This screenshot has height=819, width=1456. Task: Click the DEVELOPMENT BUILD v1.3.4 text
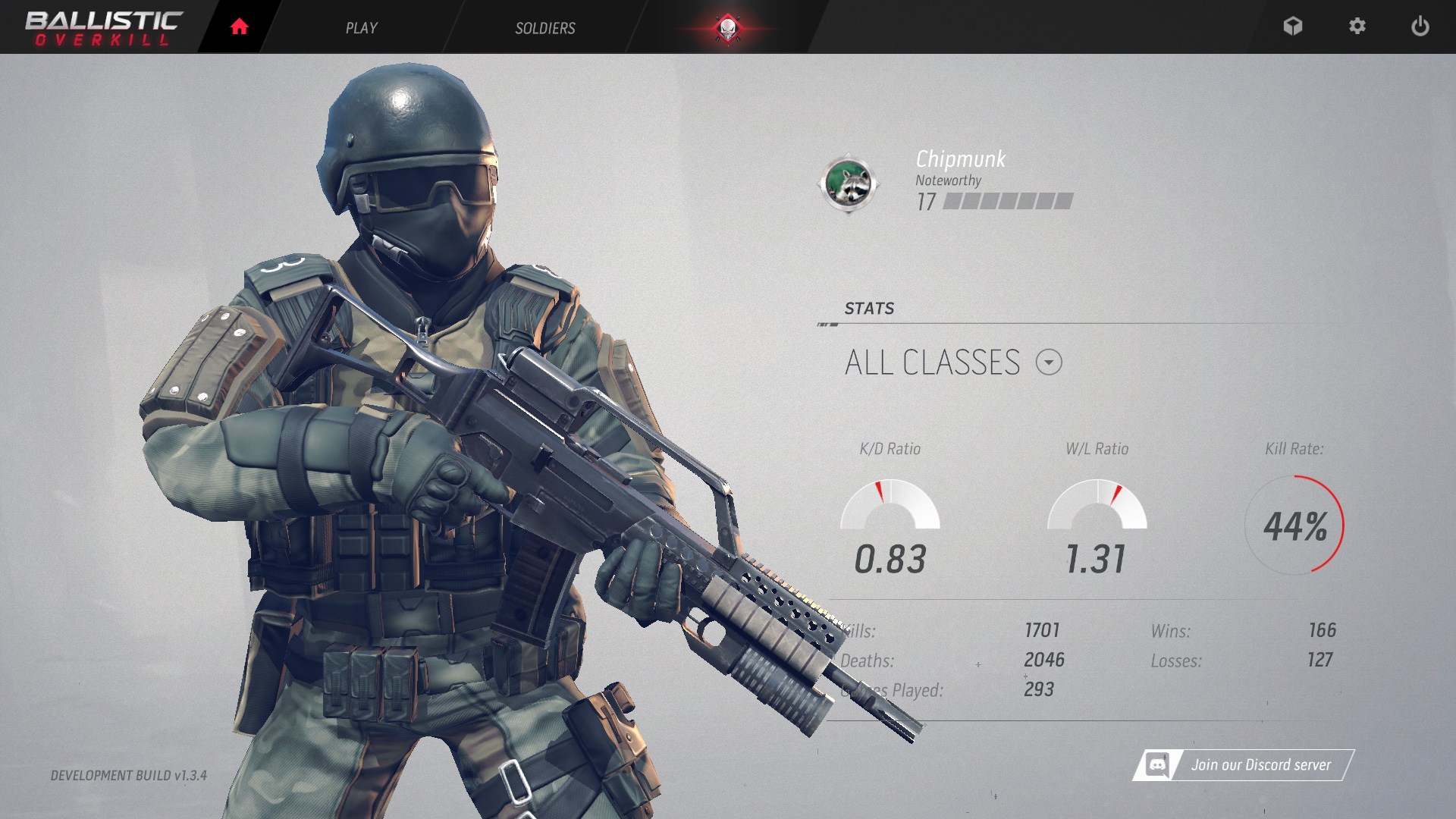[129, 777]
